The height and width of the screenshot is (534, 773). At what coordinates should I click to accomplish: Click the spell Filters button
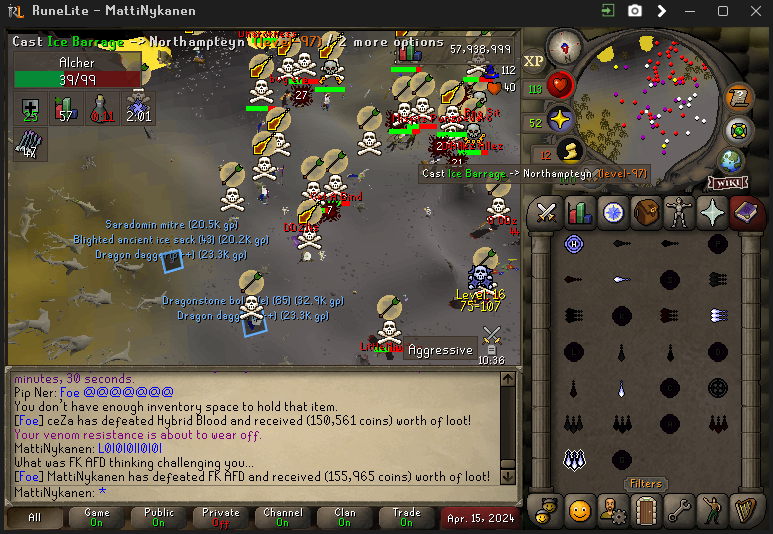[x=644, y=484]
